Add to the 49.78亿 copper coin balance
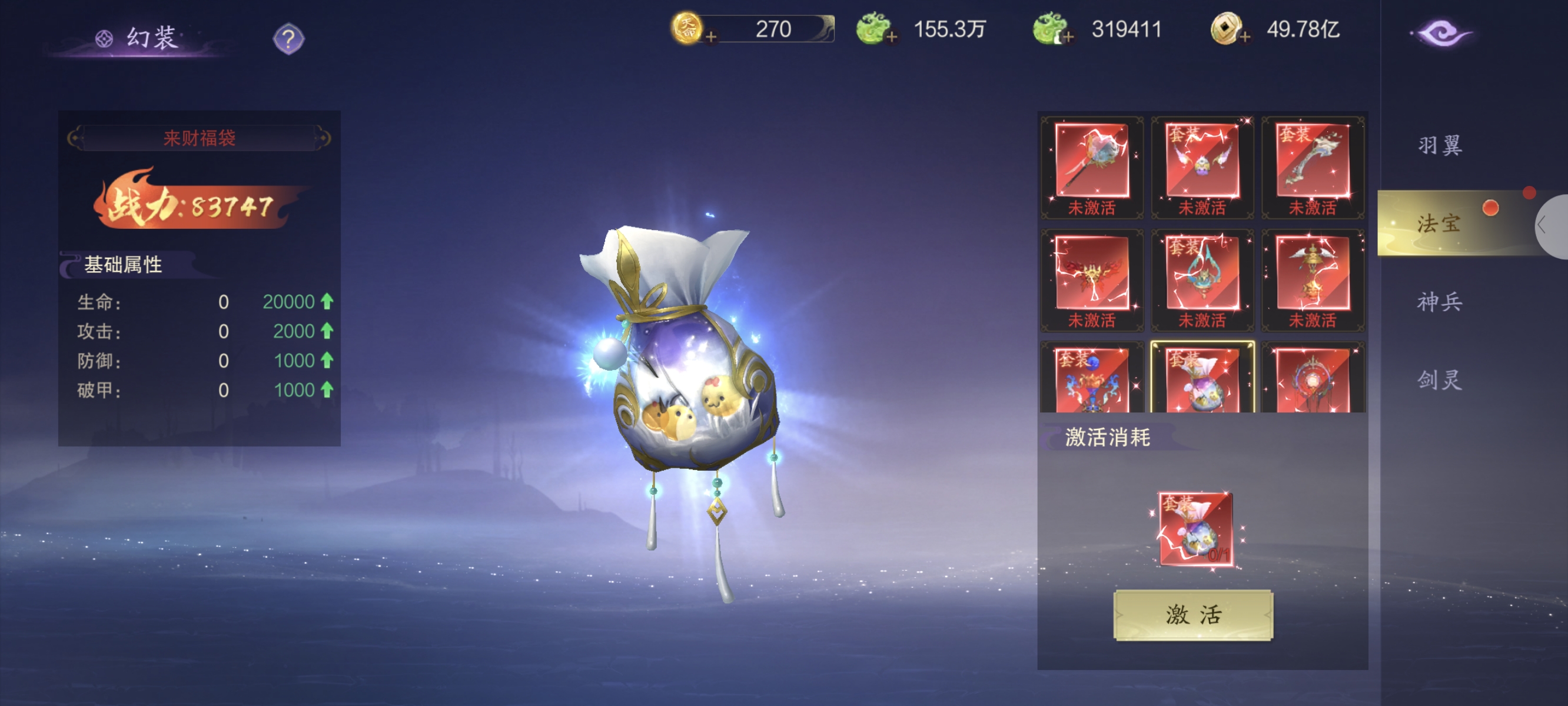Viewport: 1568px width, 706px height. click(1245, 37)
